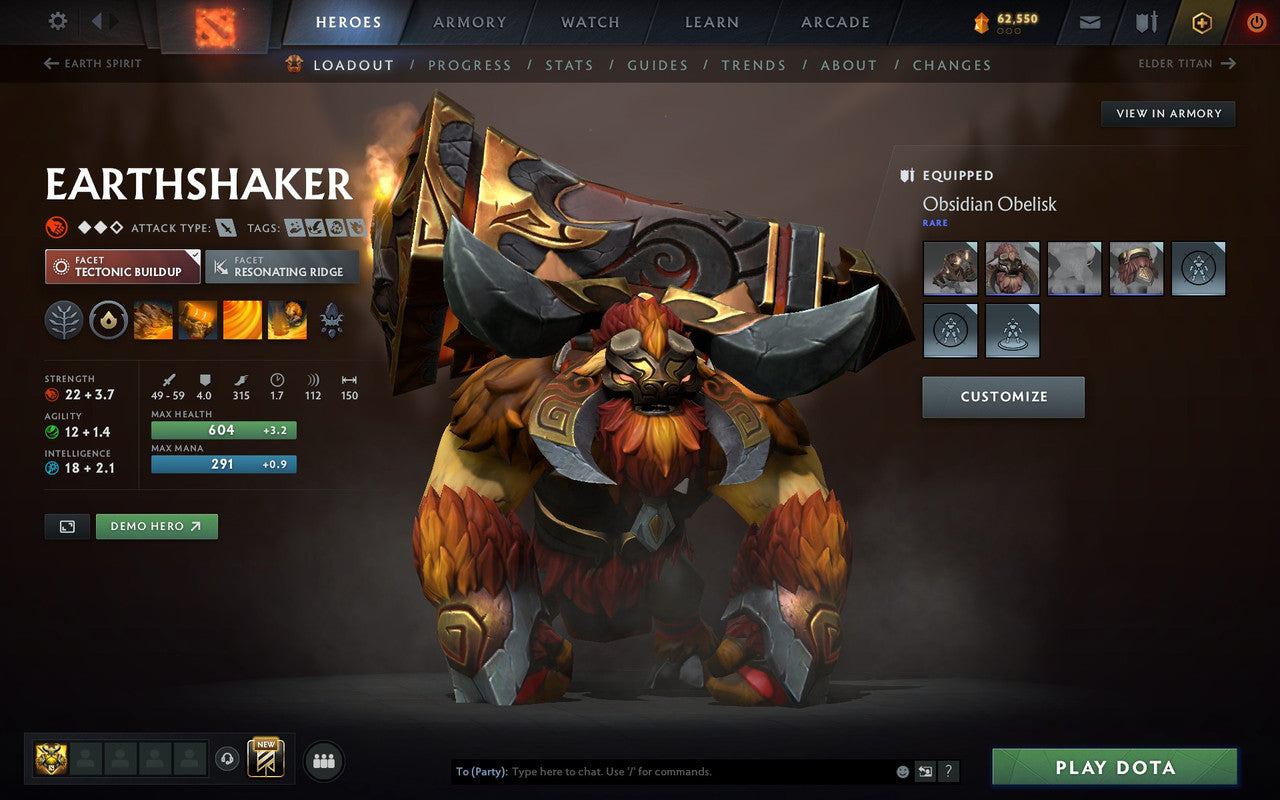Click the CUSTOMIZE button
The image size is (1280, 800).
point(1003,397)
